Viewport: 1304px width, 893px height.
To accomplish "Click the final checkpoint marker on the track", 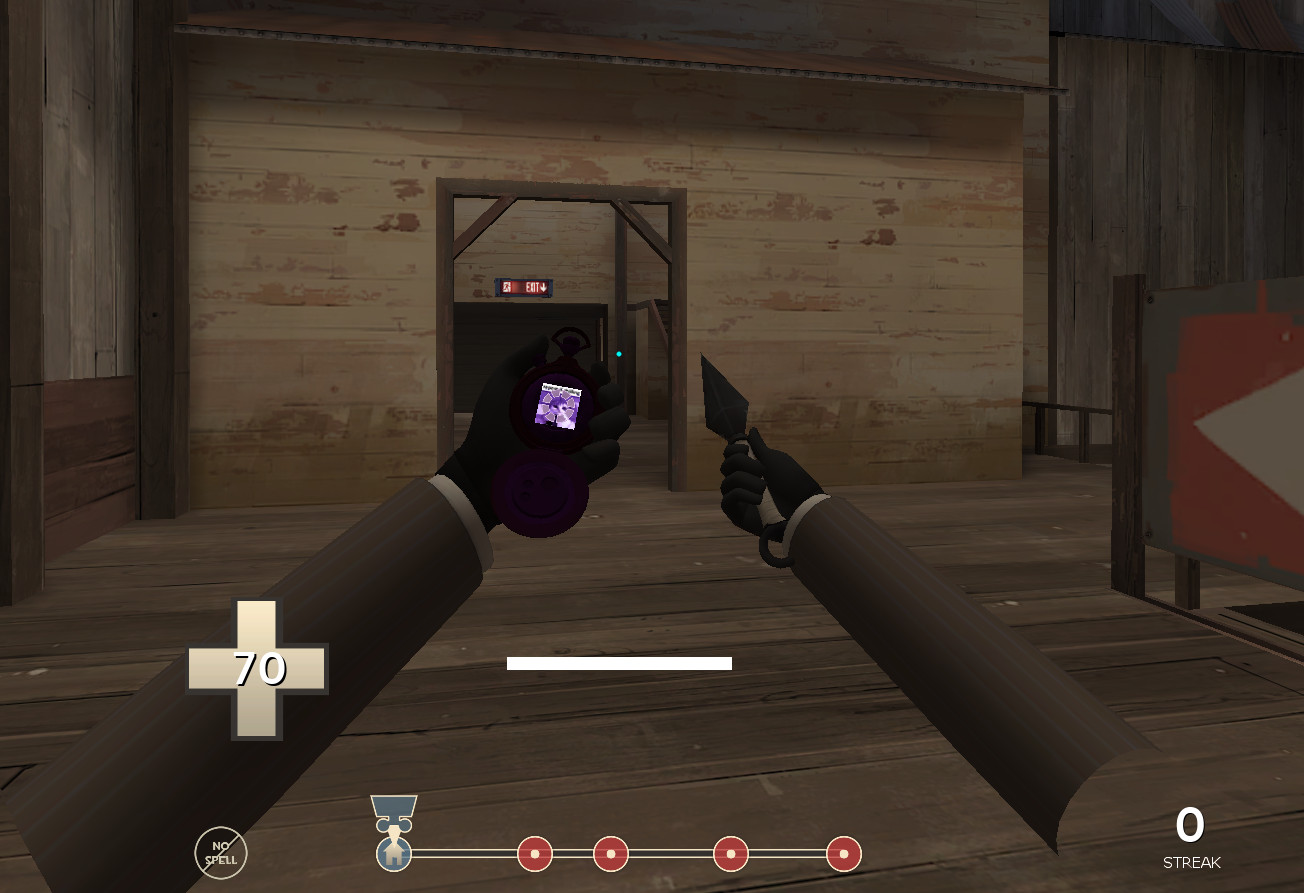I will 843,855.
